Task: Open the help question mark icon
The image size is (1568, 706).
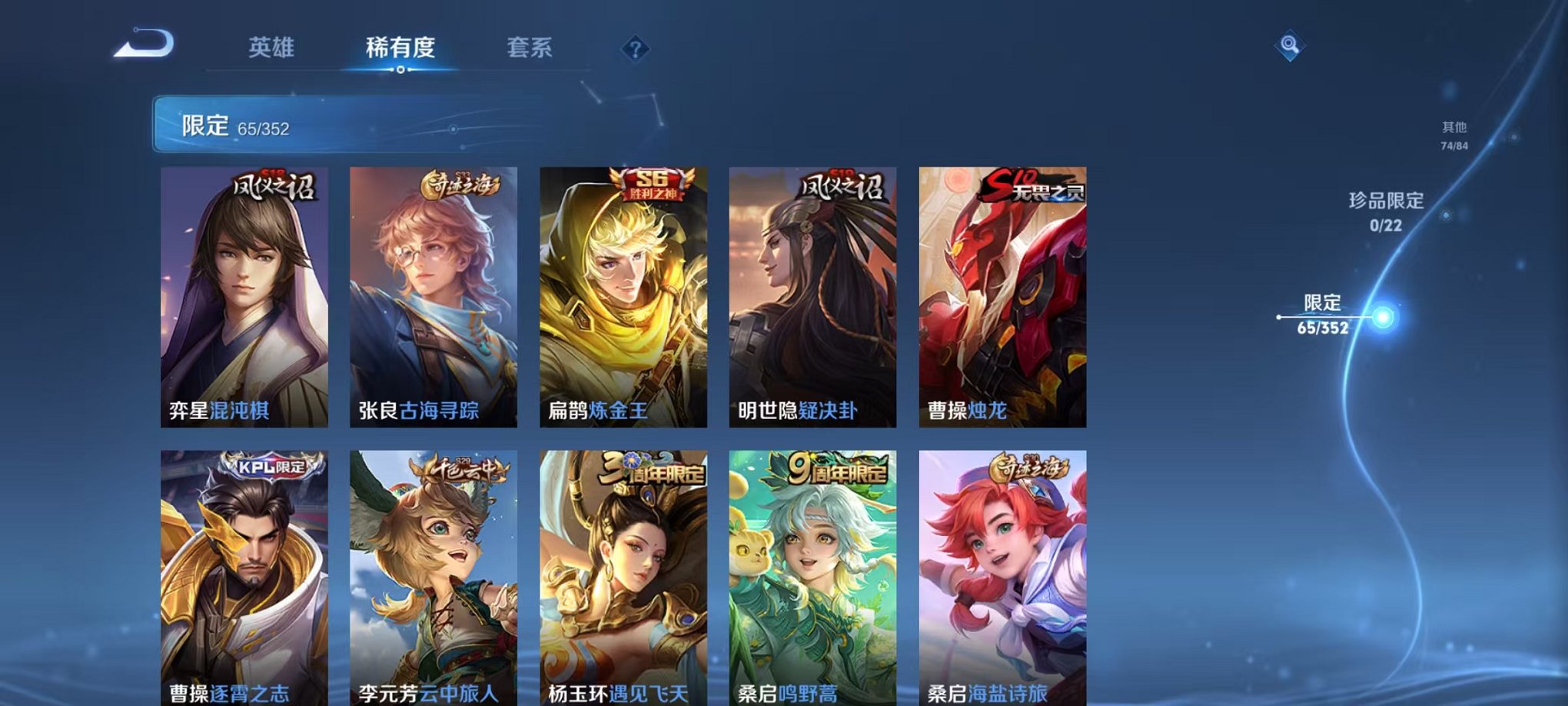Action: [635, 50]
